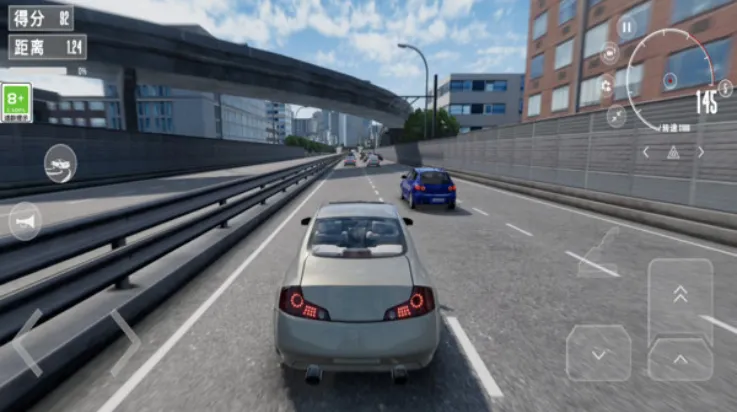Open the gear settings icon

pyautogui.click(x=607, y=86)
